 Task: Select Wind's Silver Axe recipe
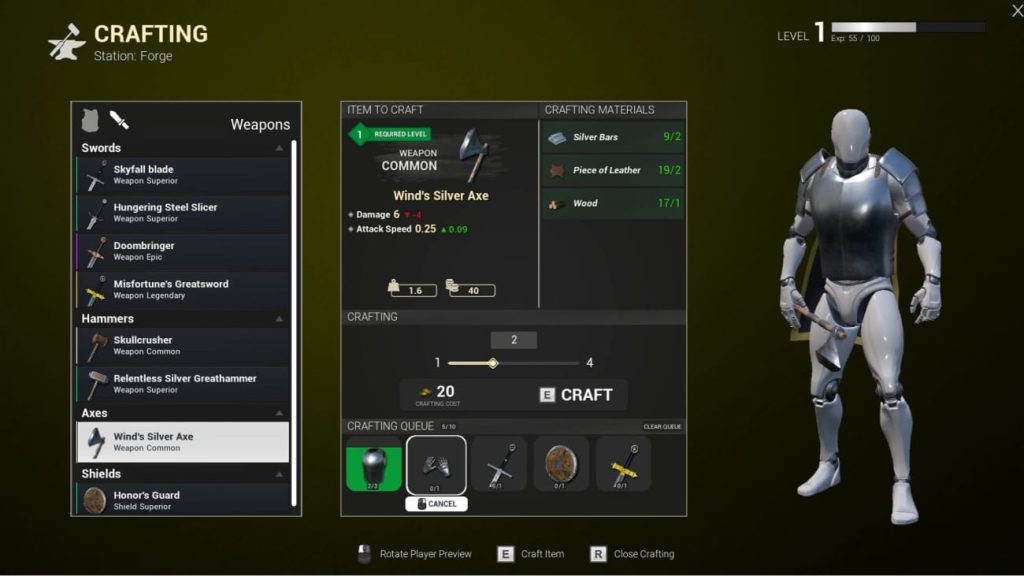point(183,442)
